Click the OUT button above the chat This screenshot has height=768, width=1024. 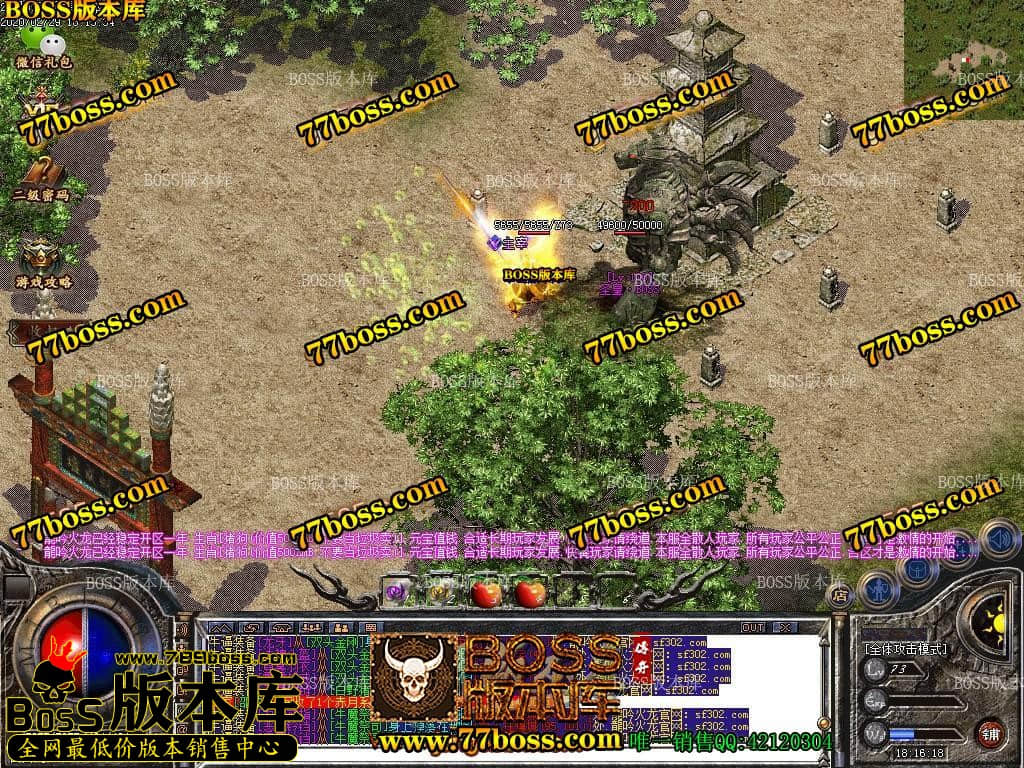[x=753, y=627]
